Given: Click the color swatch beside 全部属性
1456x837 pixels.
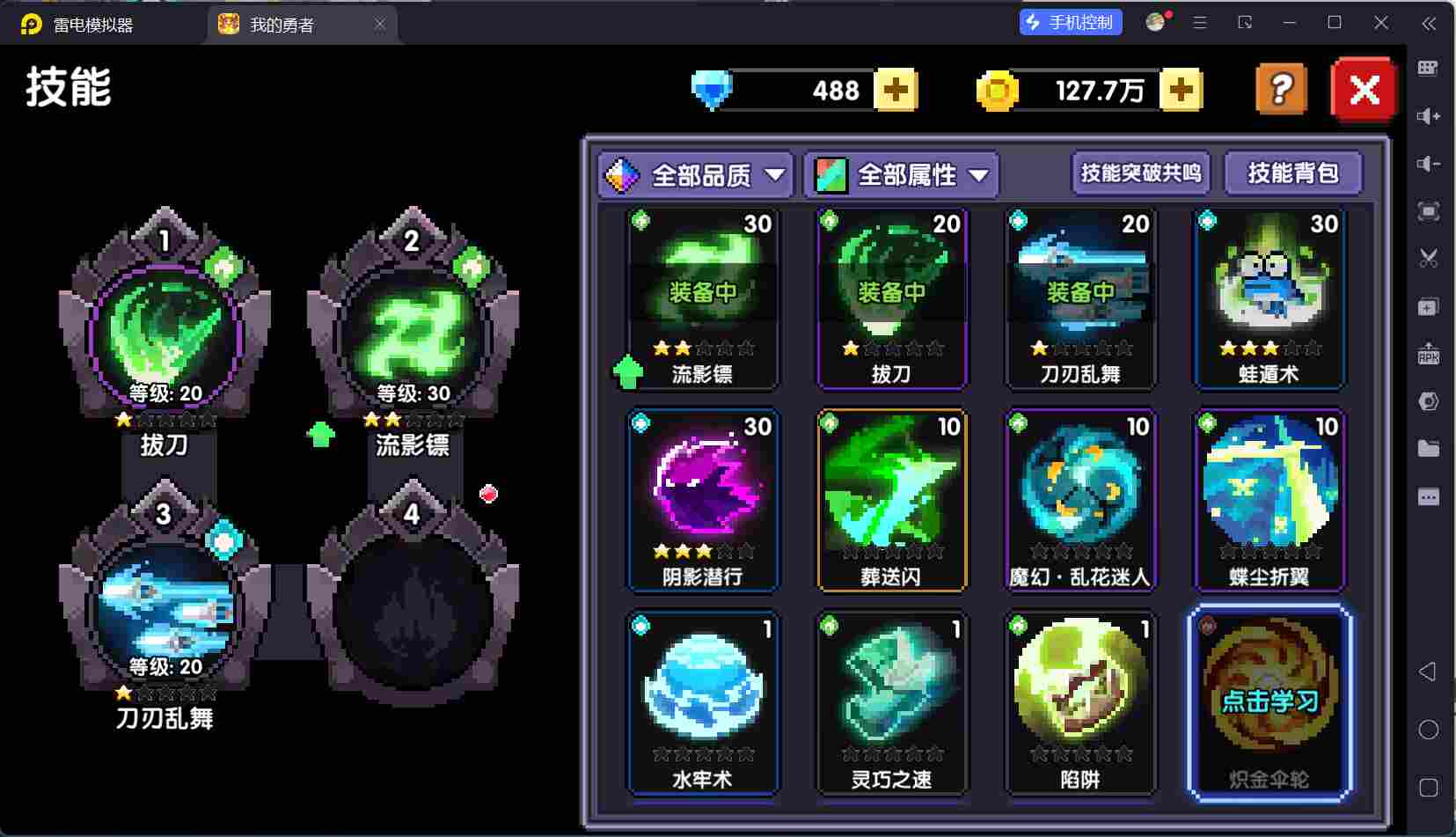Looking at the screenshot, I should (828, 174).
